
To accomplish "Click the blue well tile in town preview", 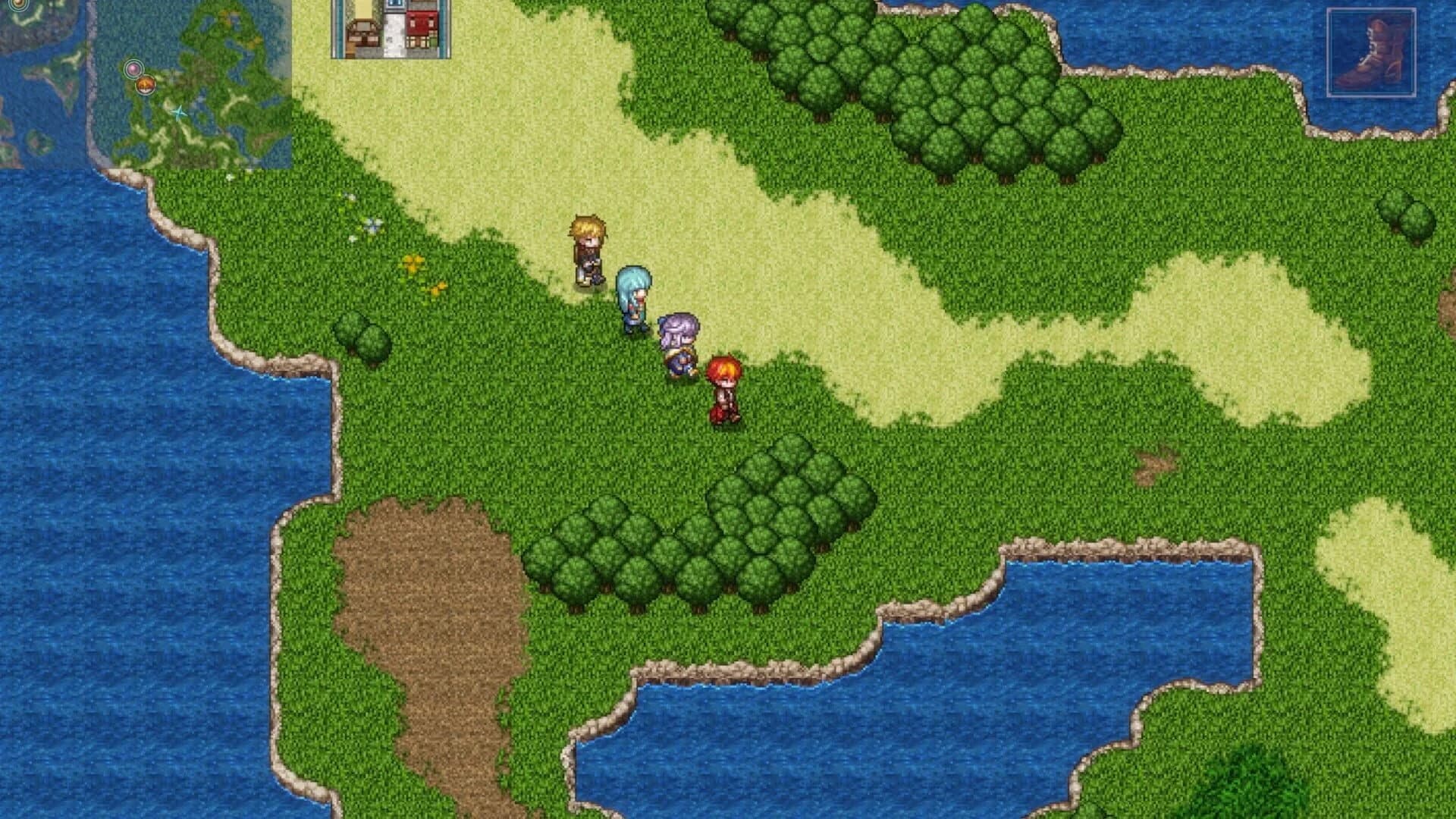I will pos(394,5).
